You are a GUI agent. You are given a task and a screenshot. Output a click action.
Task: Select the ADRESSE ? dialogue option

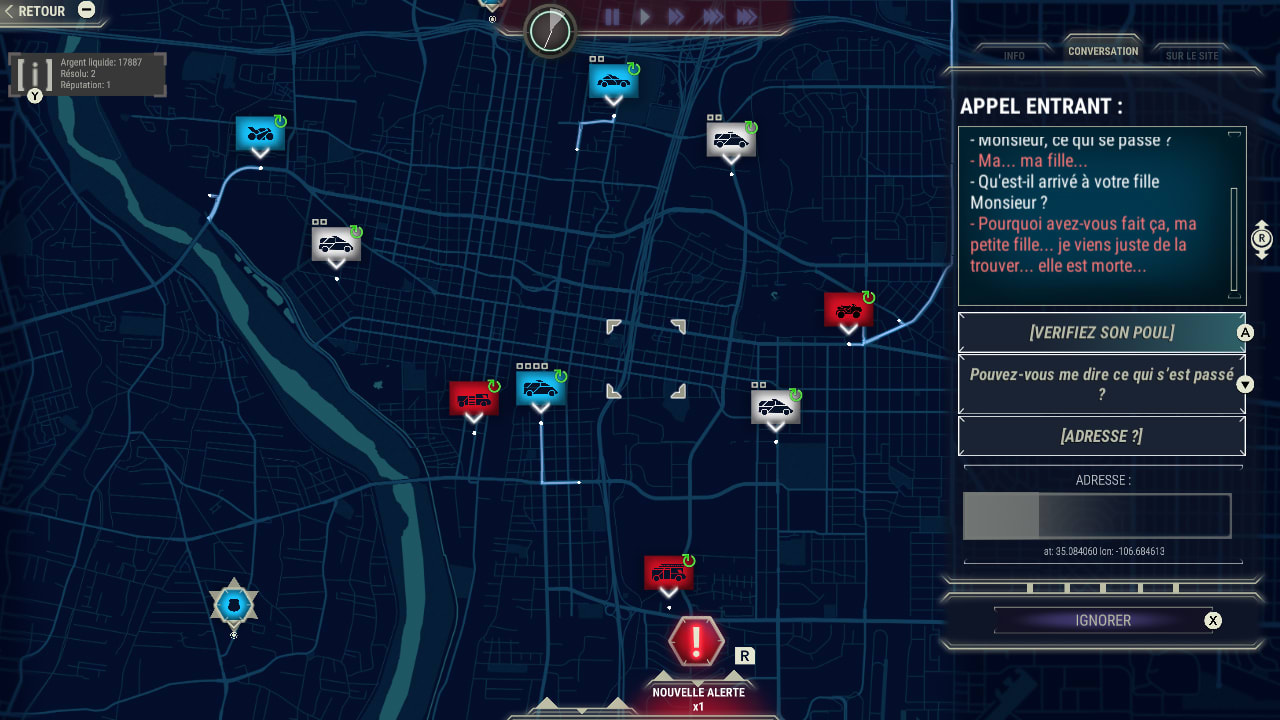tap(1101, 436)
